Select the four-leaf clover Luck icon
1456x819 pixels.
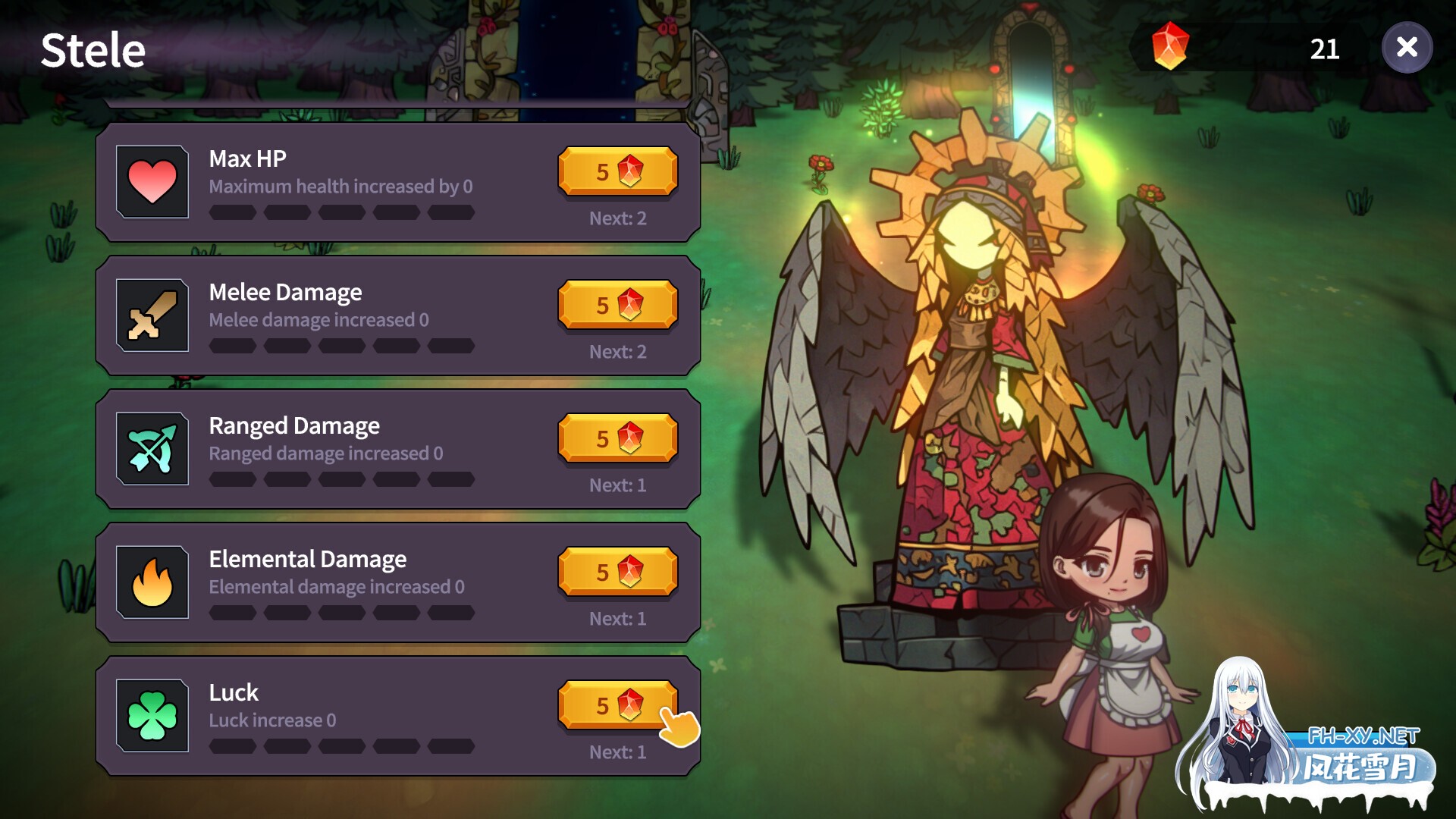pyautogui.click(x=152, y=714)
